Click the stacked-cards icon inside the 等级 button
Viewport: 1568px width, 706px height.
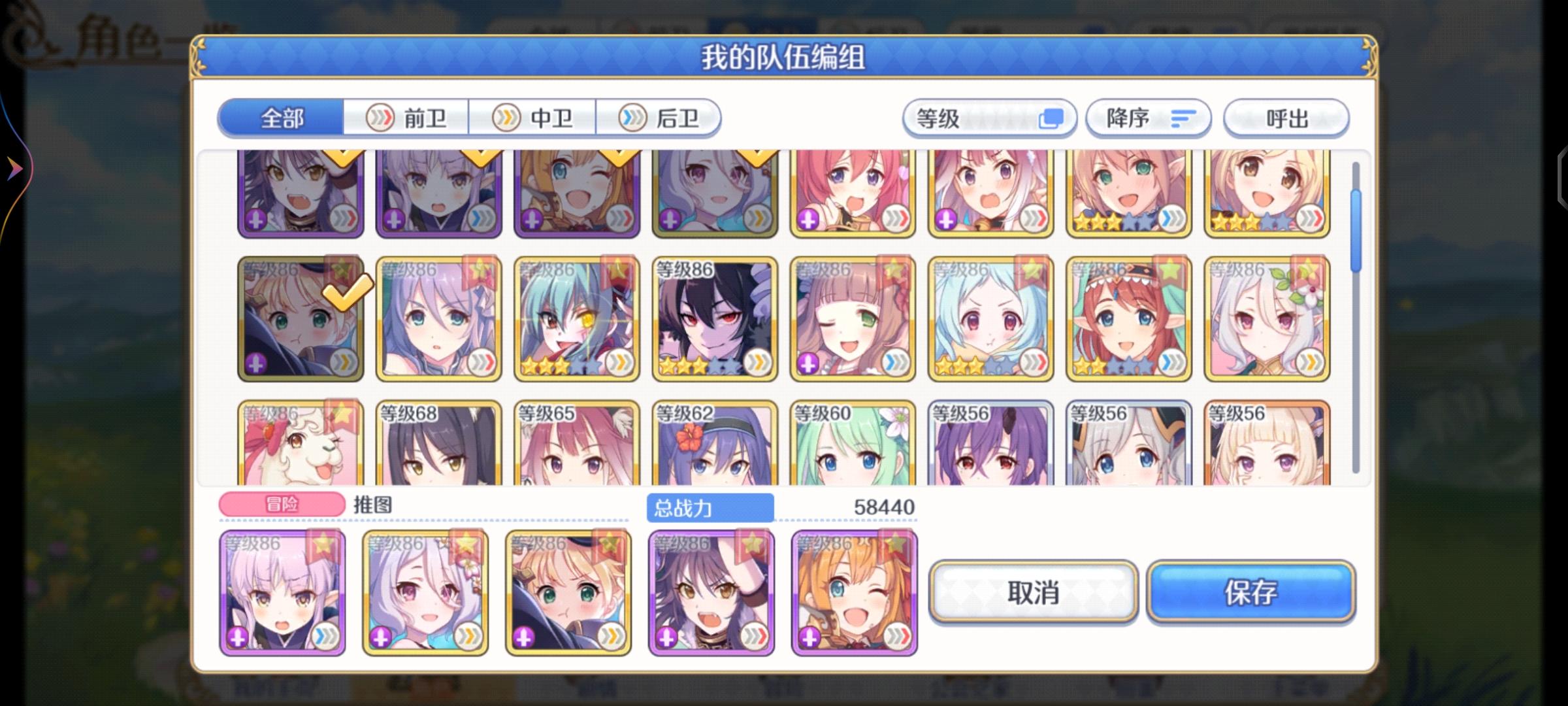[x=1052, y=118]
